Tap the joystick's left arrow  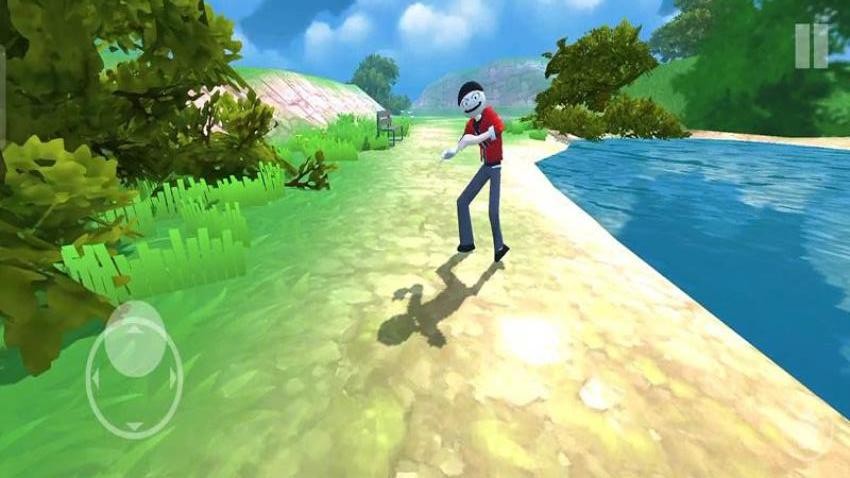point(96,379)
